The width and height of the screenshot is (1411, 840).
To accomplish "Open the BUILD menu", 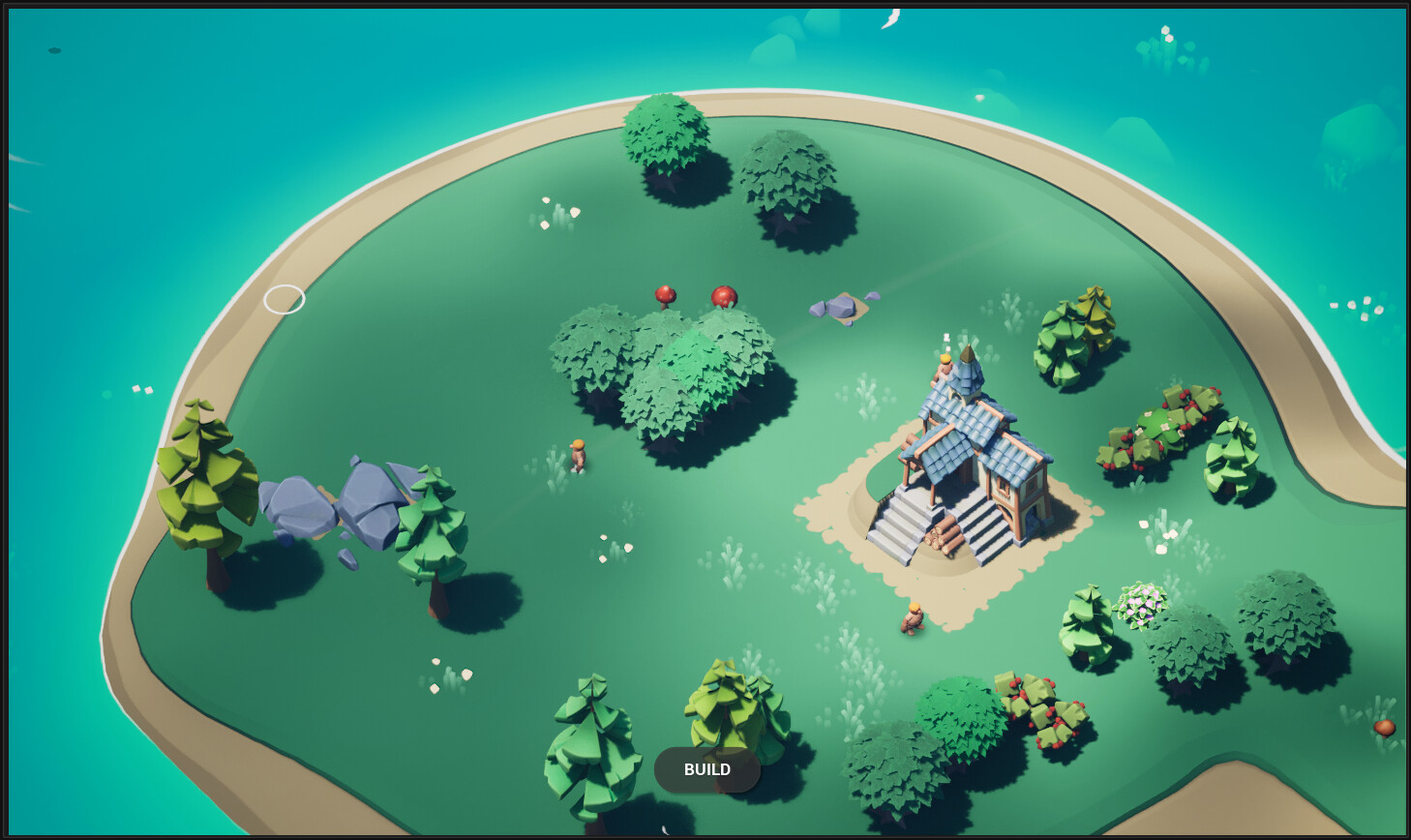I will tap(706, 769).
